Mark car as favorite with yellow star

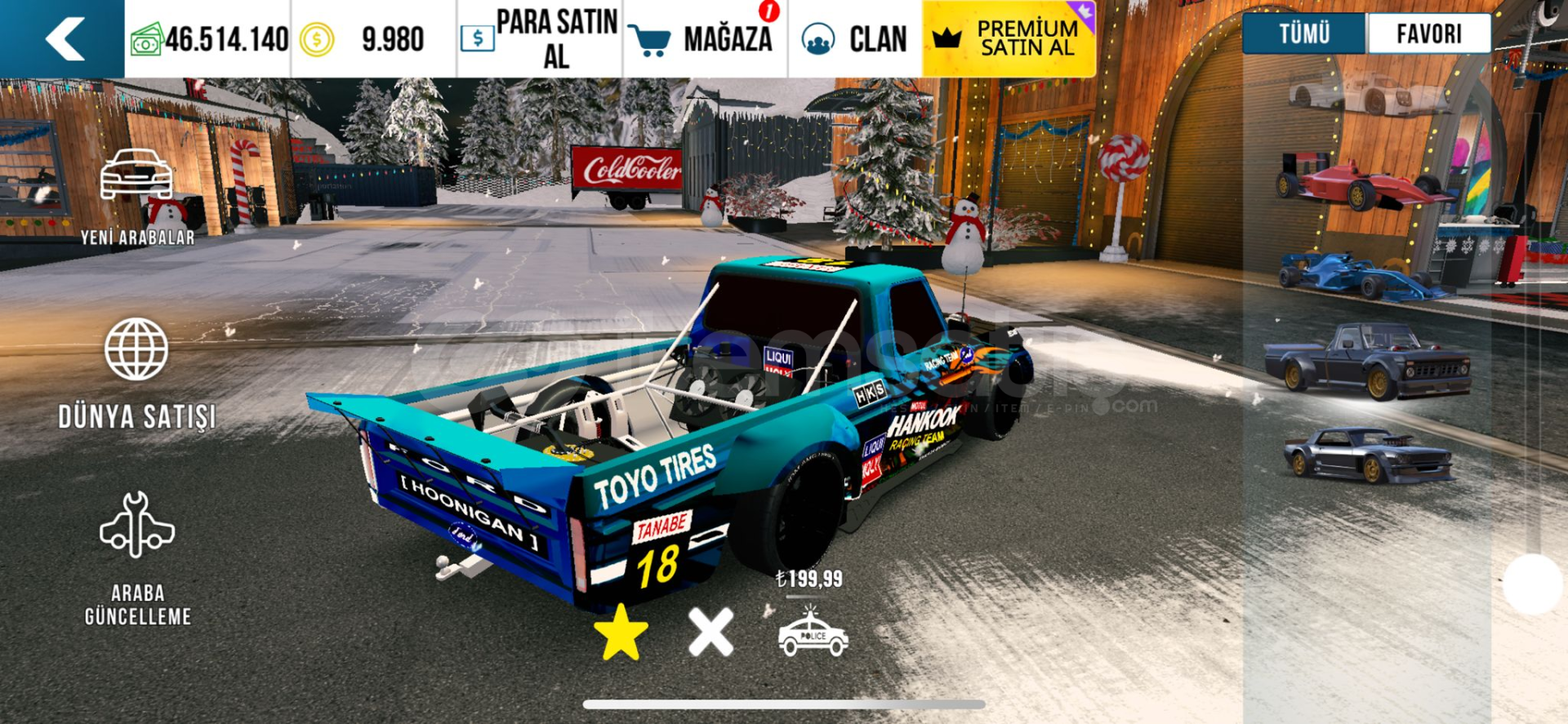coord(621,633)
